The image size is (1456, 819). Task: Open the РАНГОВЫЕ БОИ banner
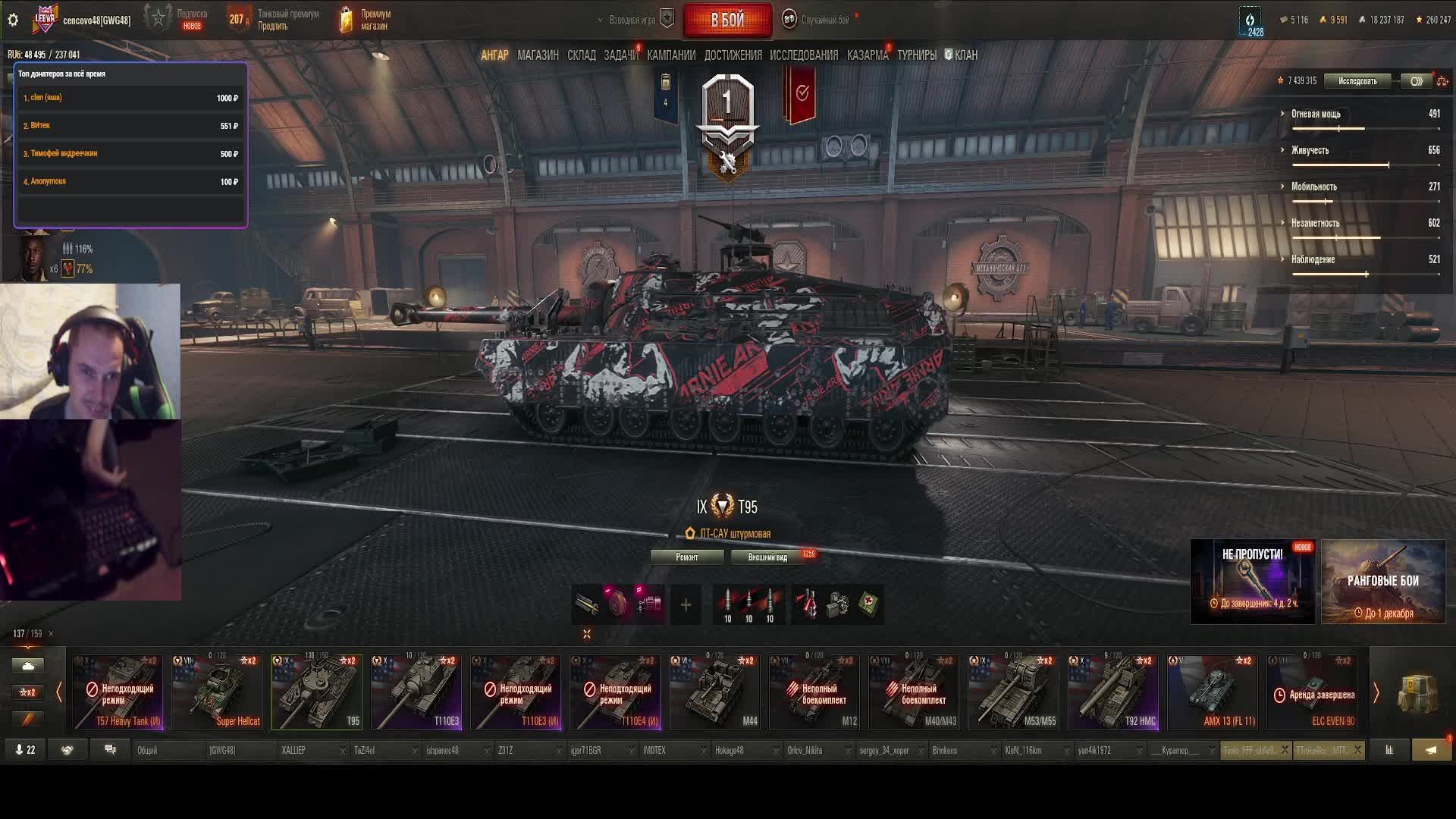(1382, 582)
